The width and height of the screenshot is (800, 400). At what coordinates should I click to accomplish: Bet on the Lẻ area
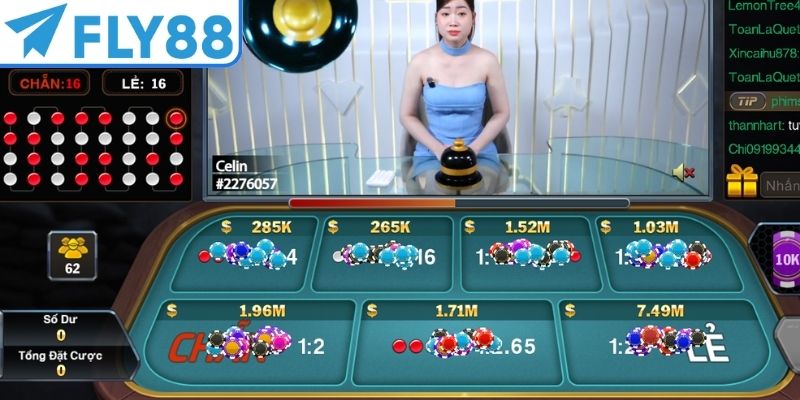tap(665, 345)
